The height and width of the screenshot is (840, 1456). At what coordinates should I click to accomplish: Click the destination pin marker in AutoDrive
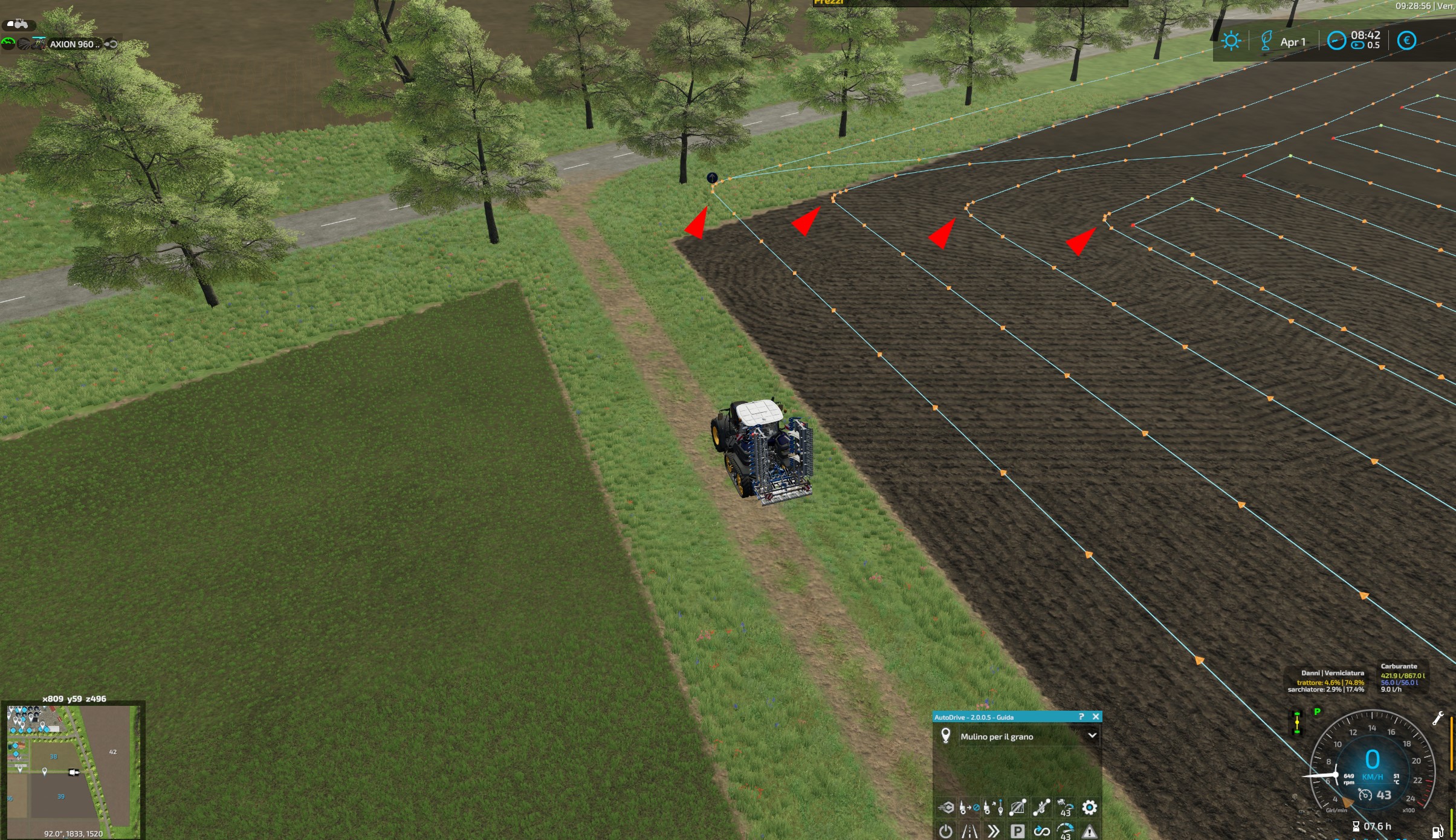pos(946,736)
